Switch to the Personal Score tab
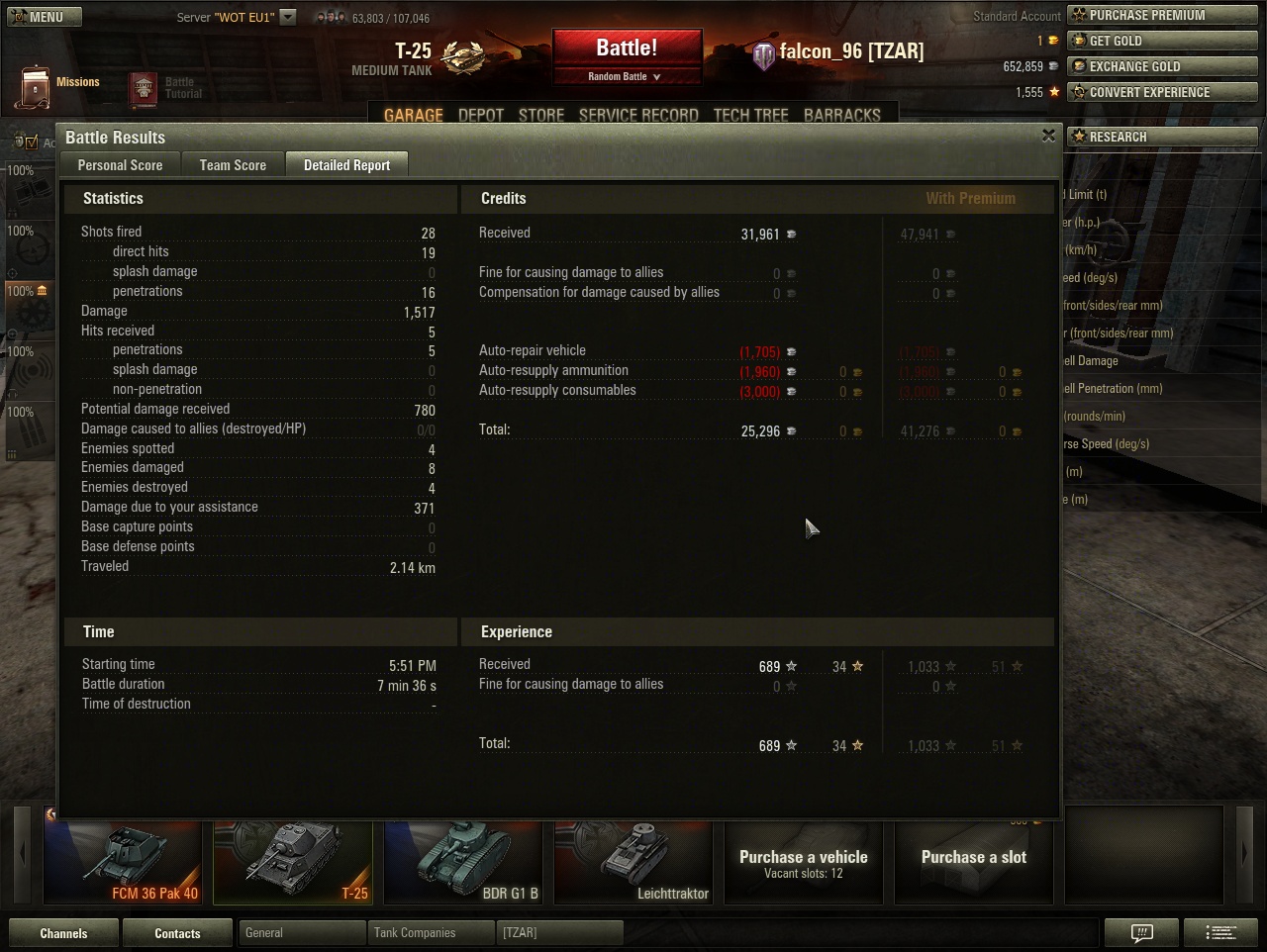The width and height of the screenshot is (1267, 952). (120, 165)
